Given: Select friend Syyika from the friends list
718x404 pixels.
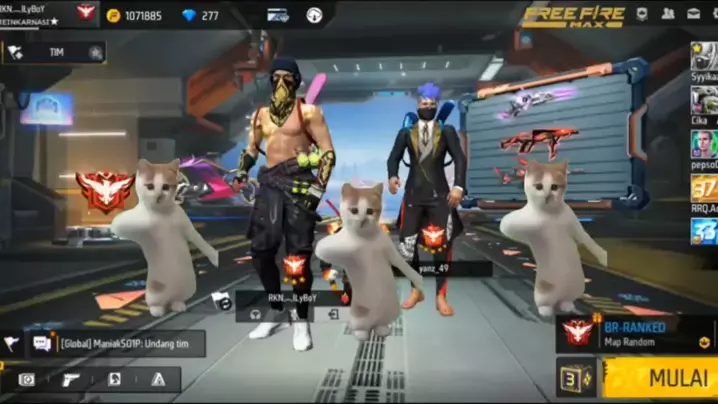Looking at the screenshot, I should tap(703, 57).
